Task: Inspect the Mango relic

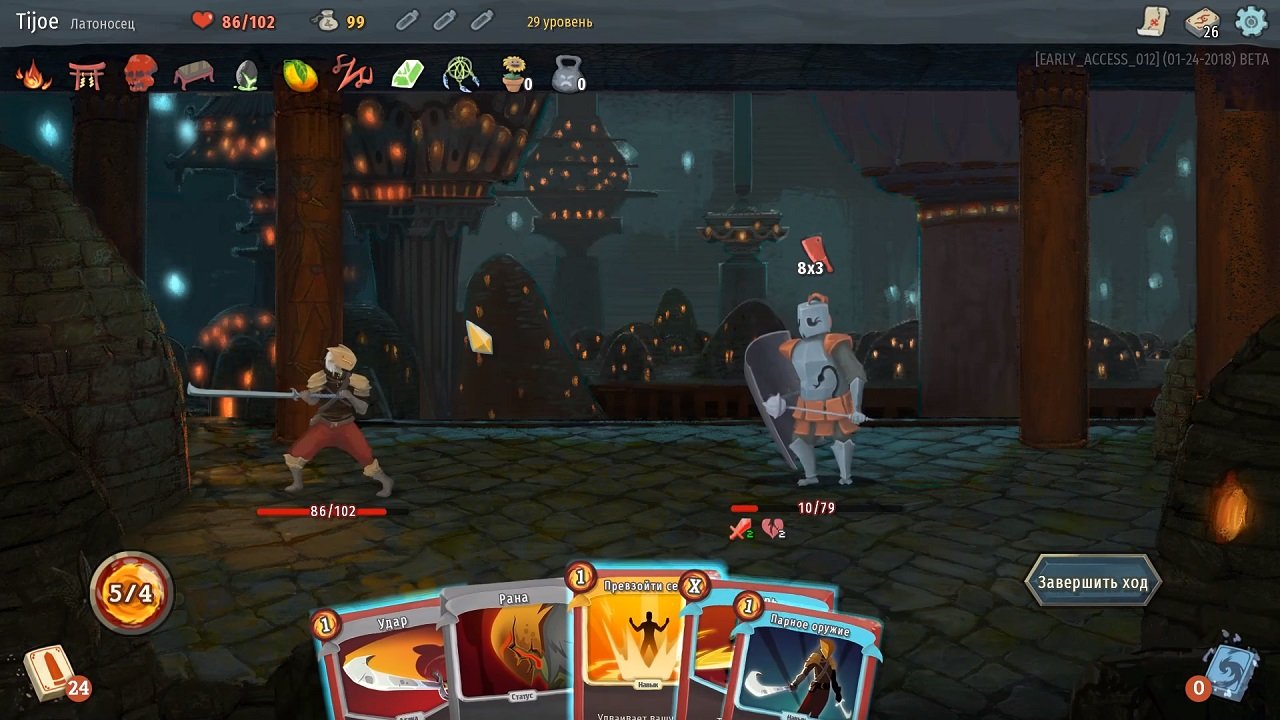Action: click(300, 74)
